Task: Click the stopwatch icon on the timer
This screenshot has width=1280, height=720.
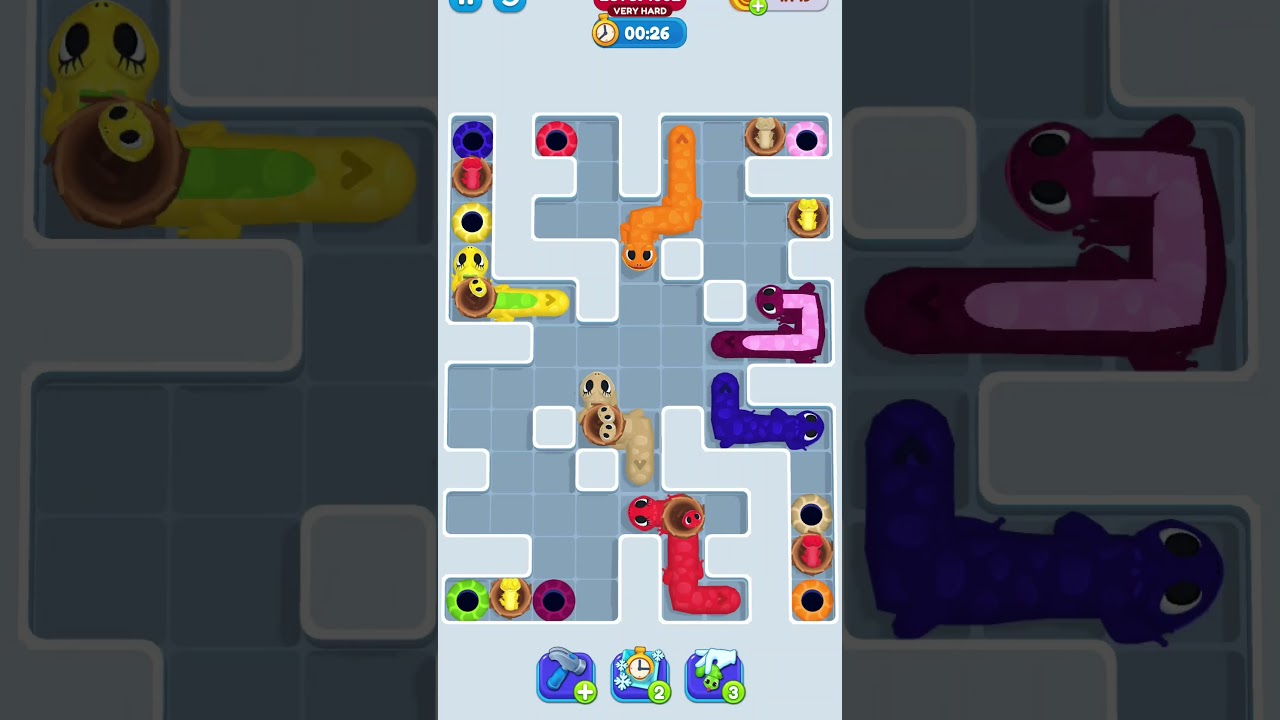Action: tap(604, 32)
